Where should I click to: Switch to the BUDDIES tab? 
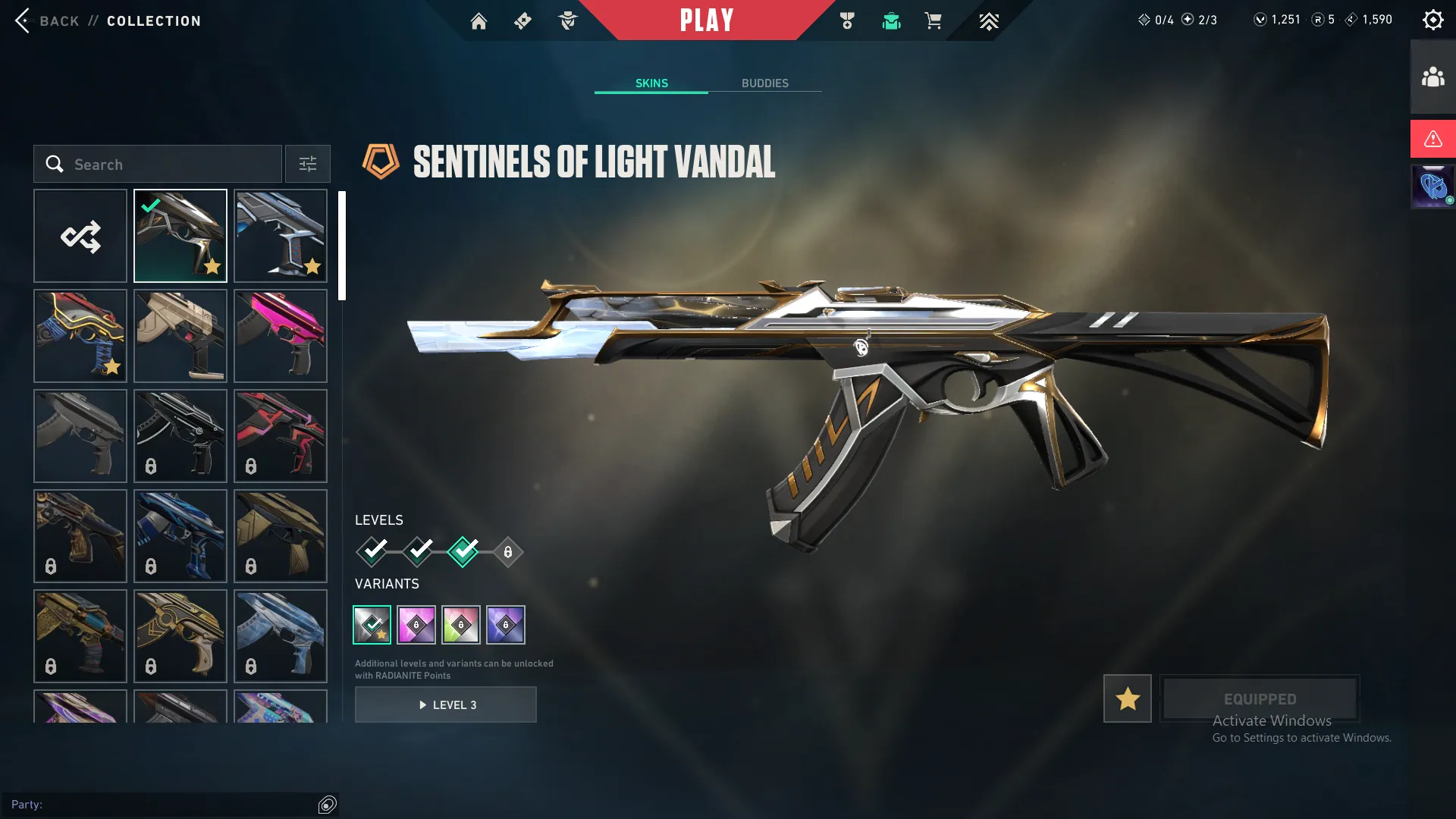(x=766, y=83)
